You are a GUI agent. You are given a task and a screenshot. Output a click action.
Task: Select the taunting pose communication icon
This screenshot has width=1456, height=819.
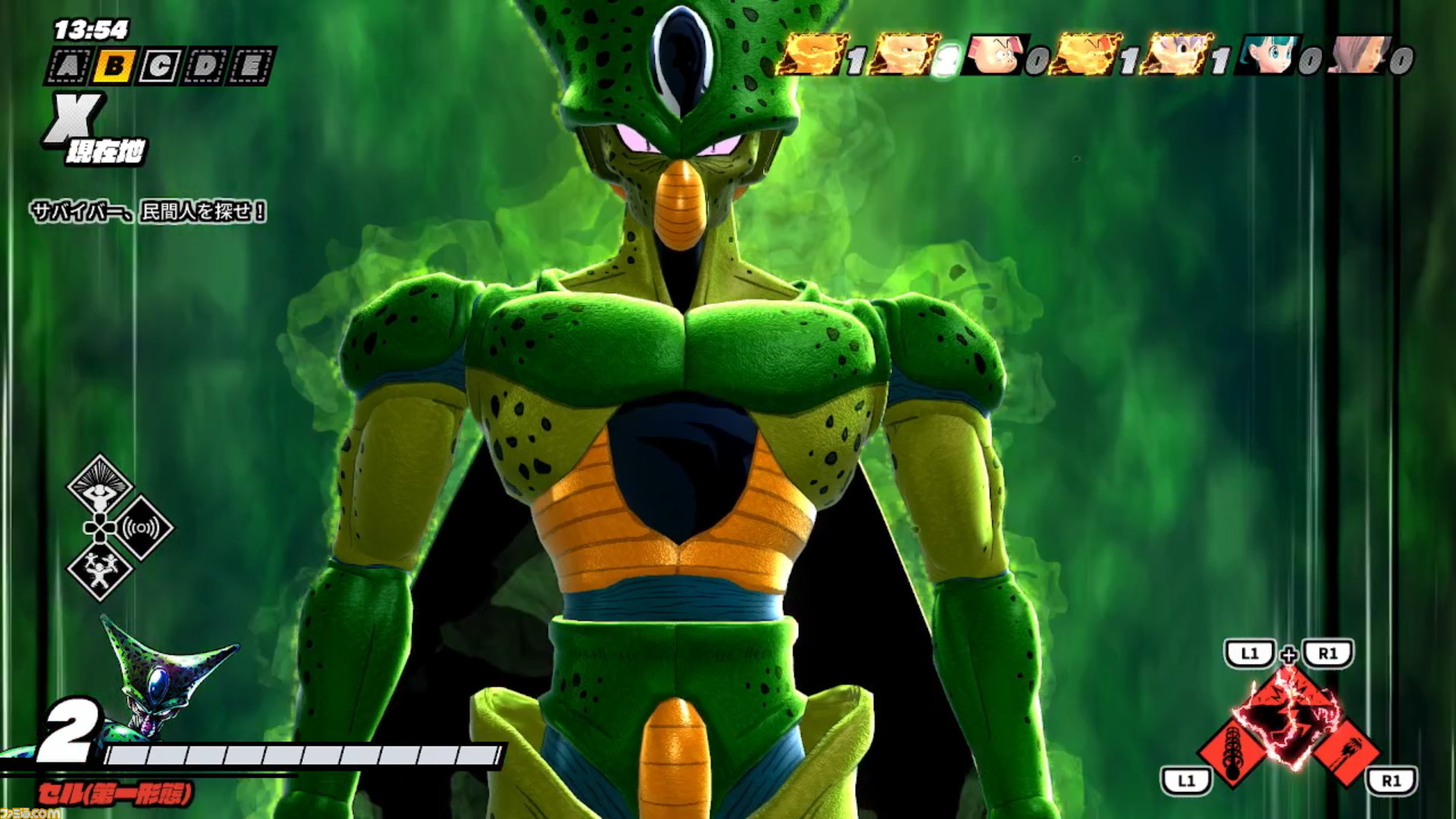tap(99, 572)
